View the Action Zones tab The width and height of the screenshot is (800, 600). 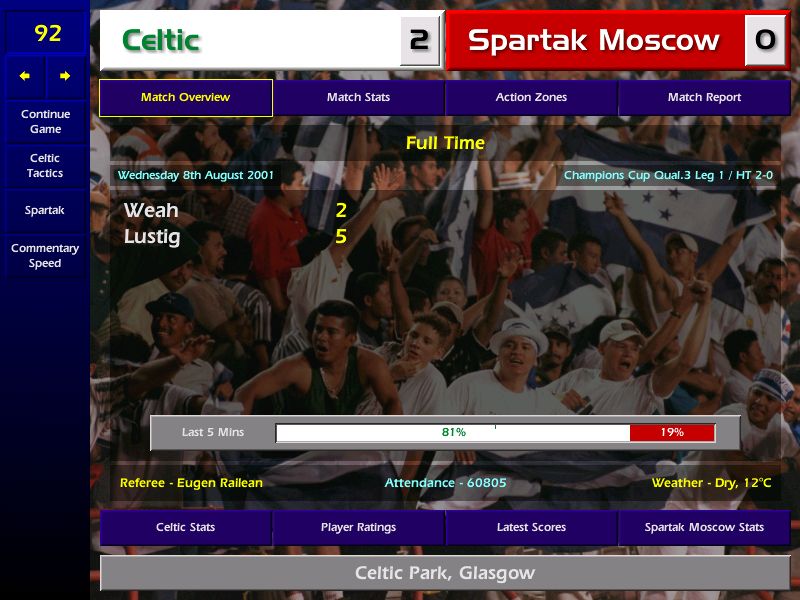pyautogui.click(x=531, y=97)
